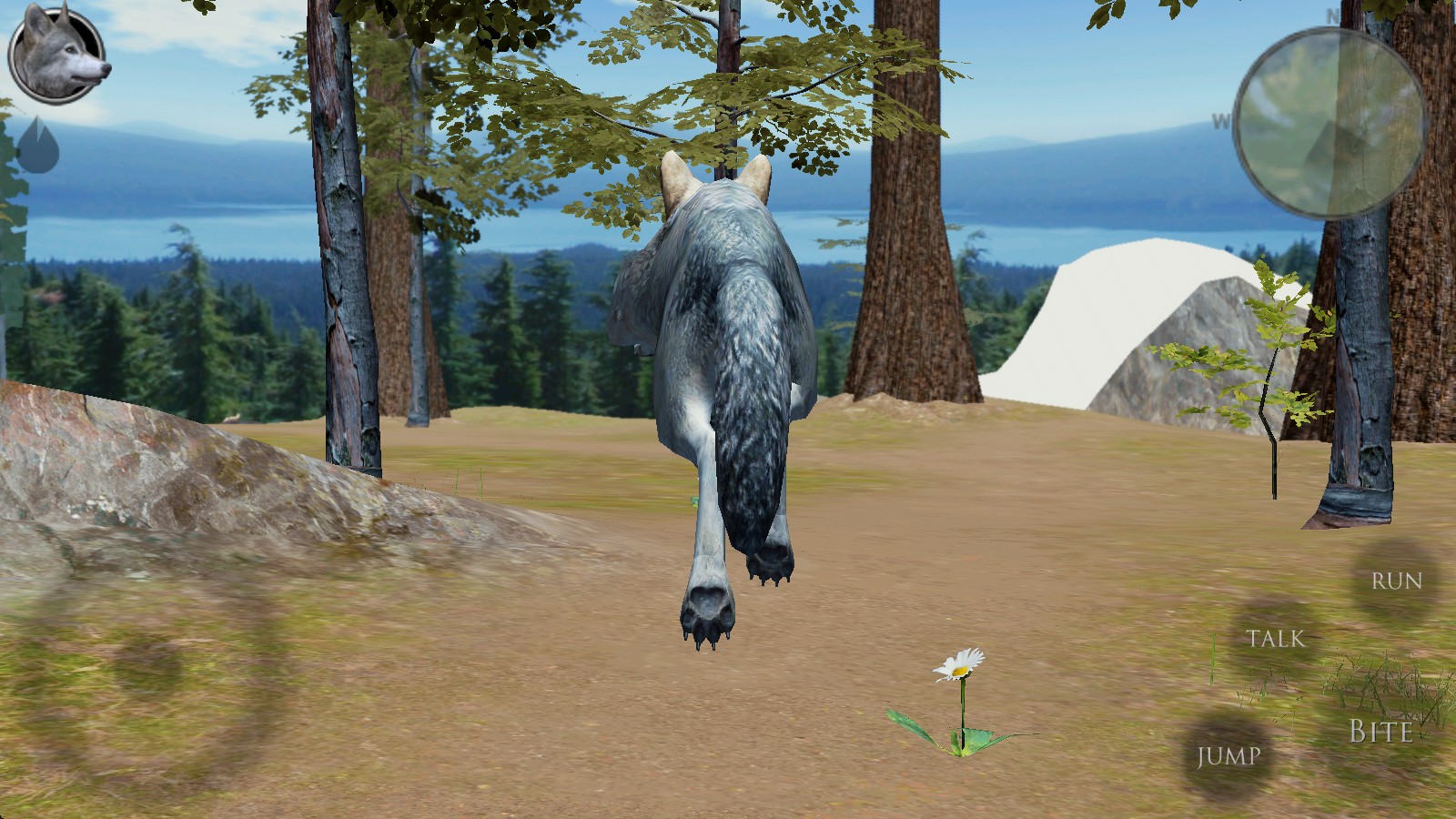This screenshot has width=1456, height=819.
Task: Click the circular compass minimap
Action: coord(1330,123)
